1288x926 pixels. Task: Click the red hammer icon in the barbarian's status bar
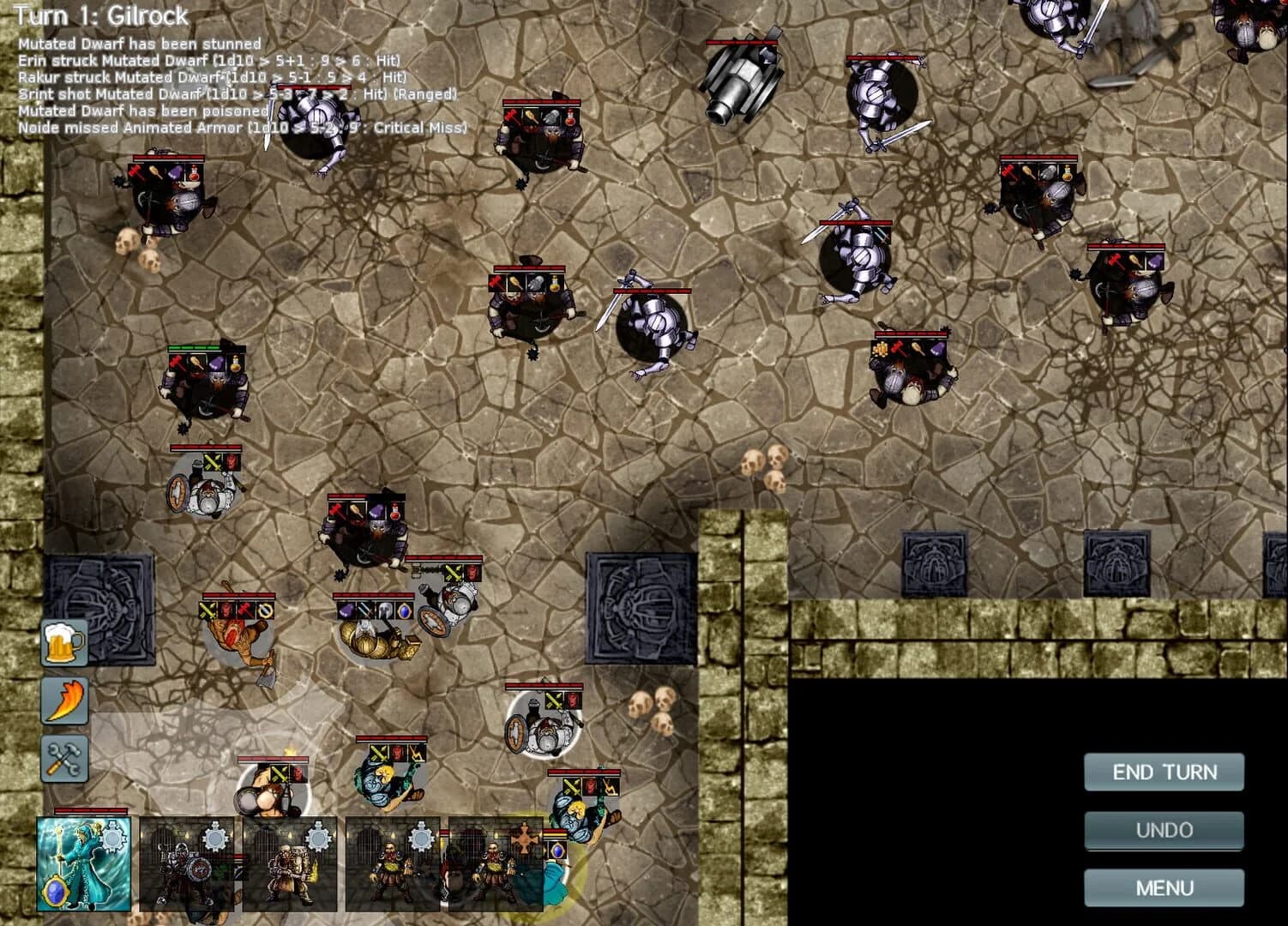point(244,610)
